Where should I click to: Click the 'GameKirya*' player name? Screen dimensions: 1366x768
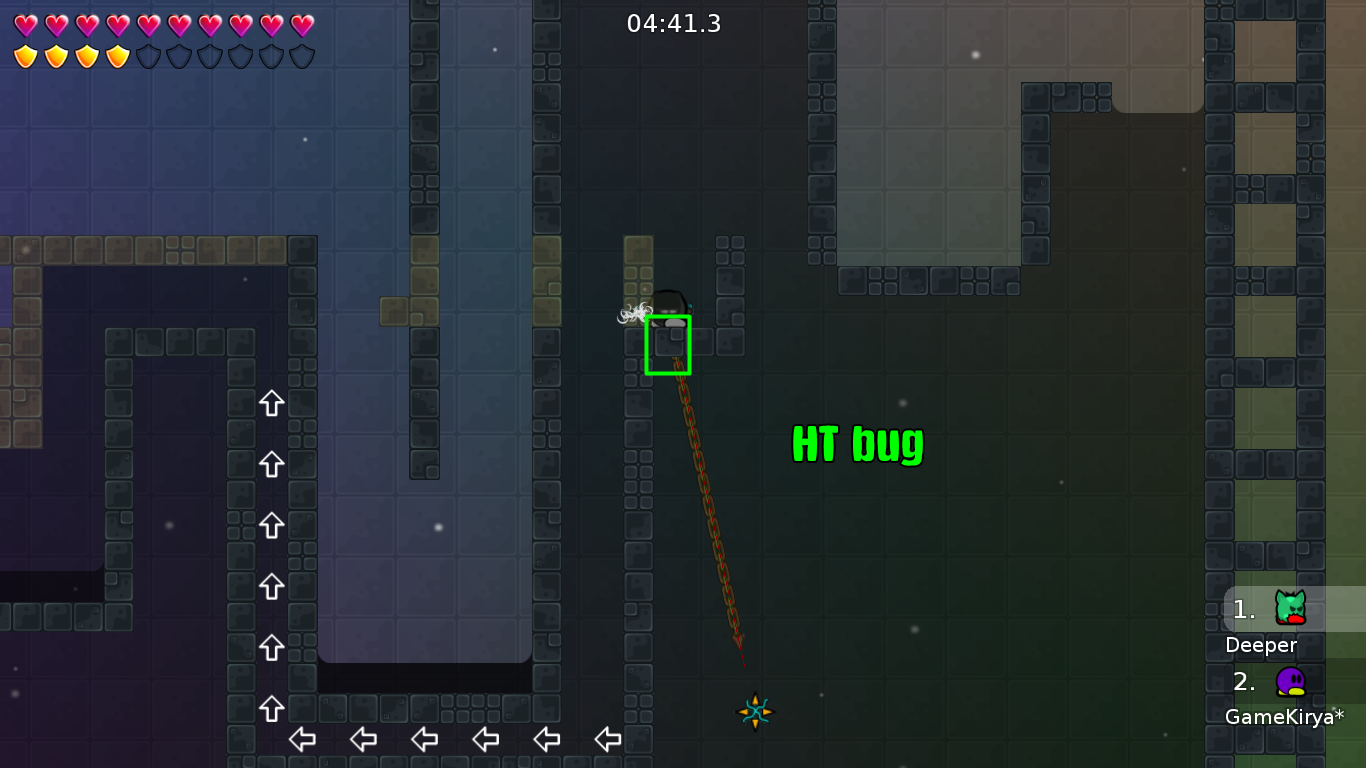click(1284, 716)
